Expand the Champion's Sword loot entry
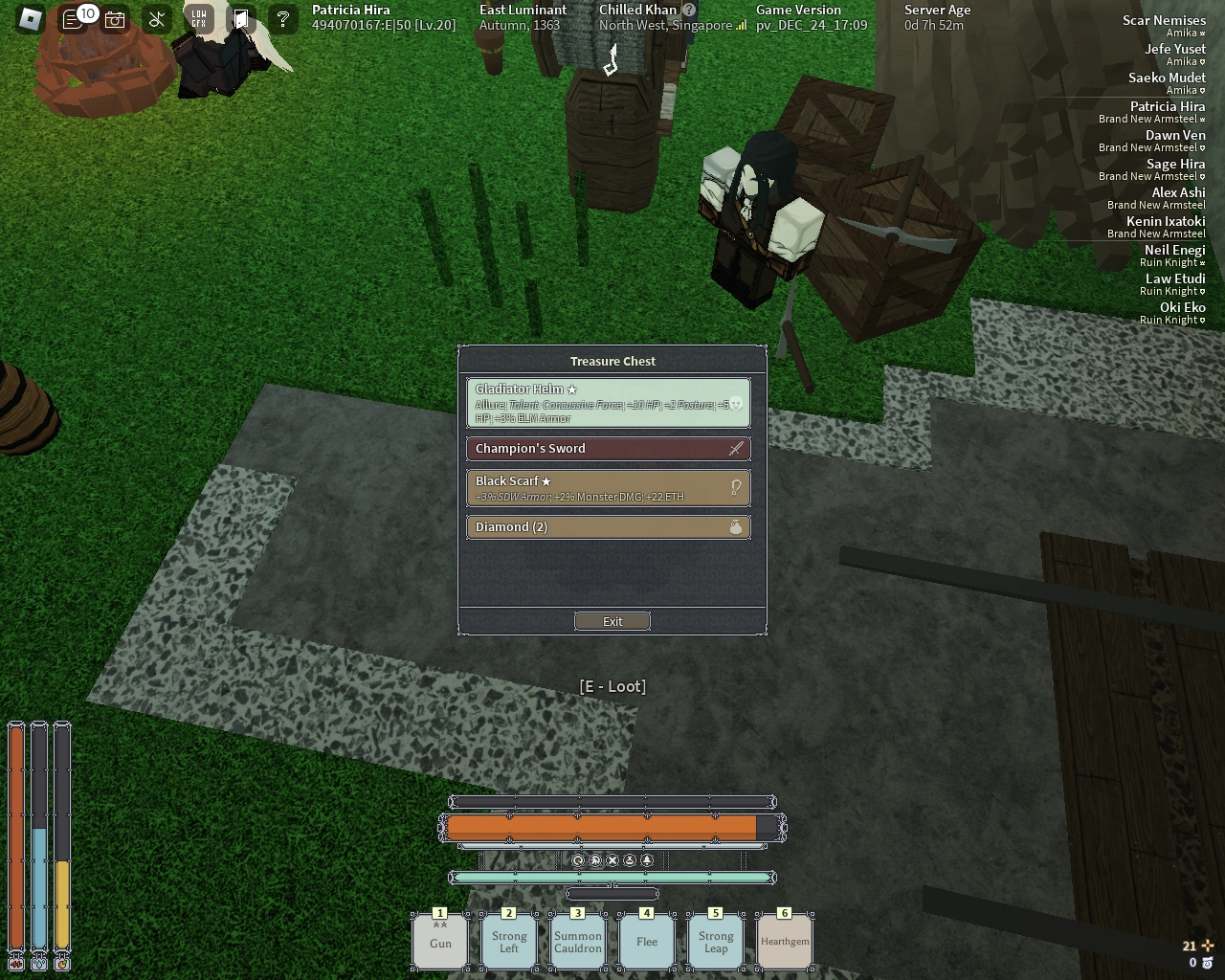This screenshot has width=1225, height=980. tap(609, 448)
